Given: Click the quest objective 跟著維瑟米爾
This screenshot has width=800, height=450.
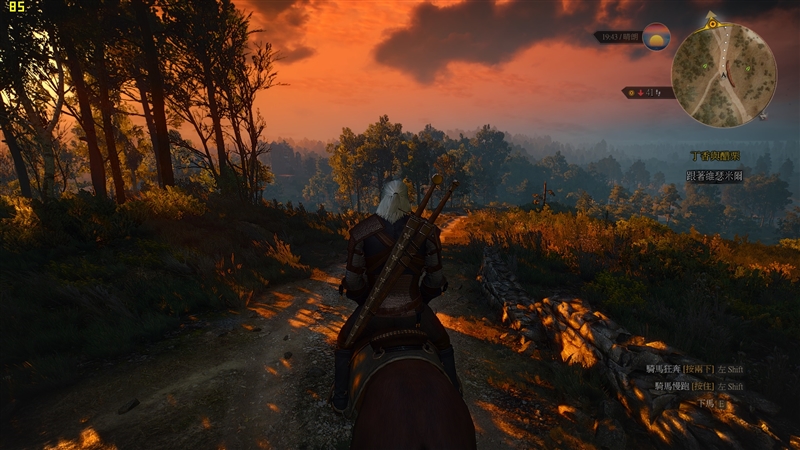Looking at the screenshot, I should tap(714, 175).
